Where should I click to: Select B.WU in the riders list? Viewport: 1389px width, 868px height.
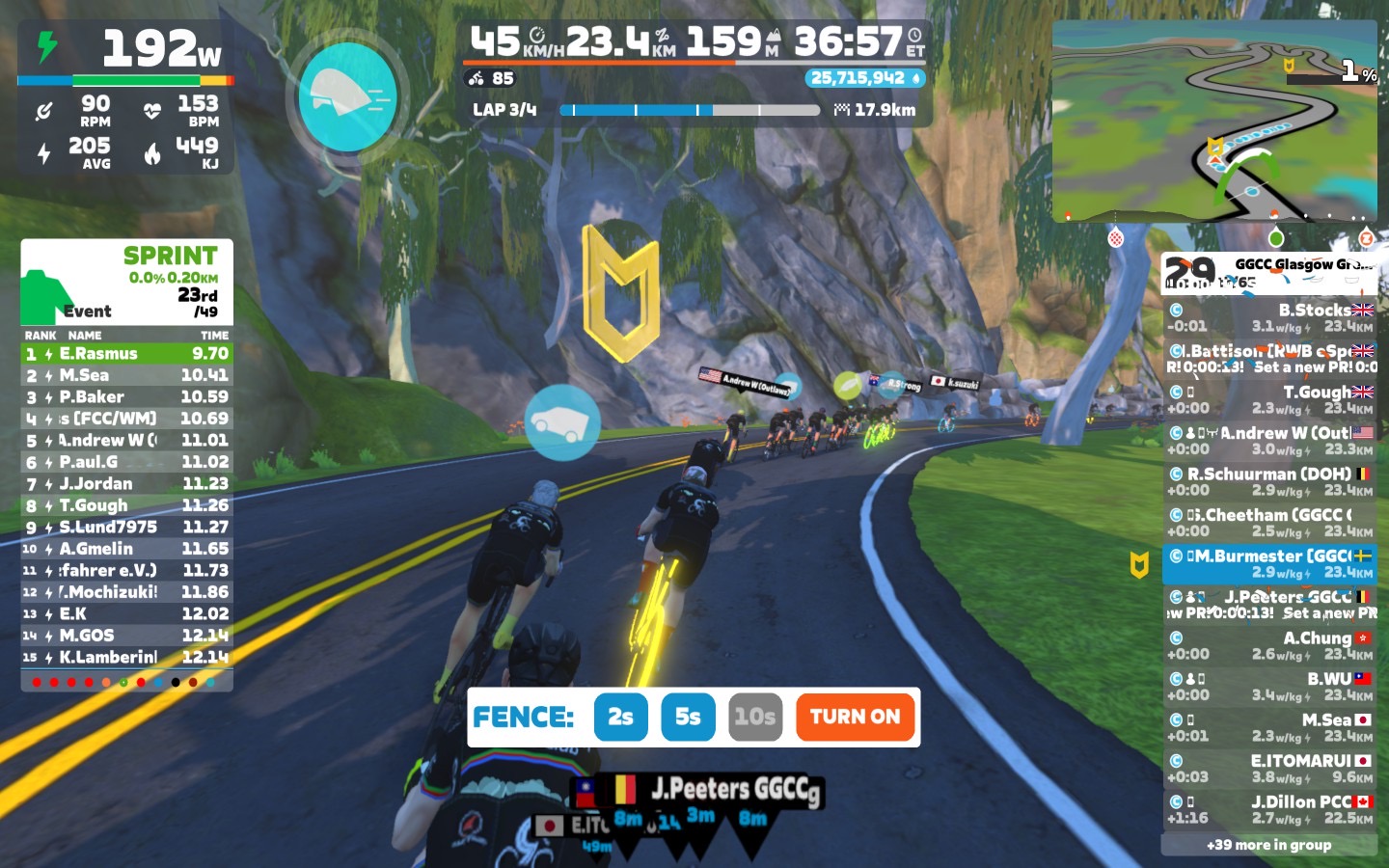pyautogui.click(x=1268, y=686)
